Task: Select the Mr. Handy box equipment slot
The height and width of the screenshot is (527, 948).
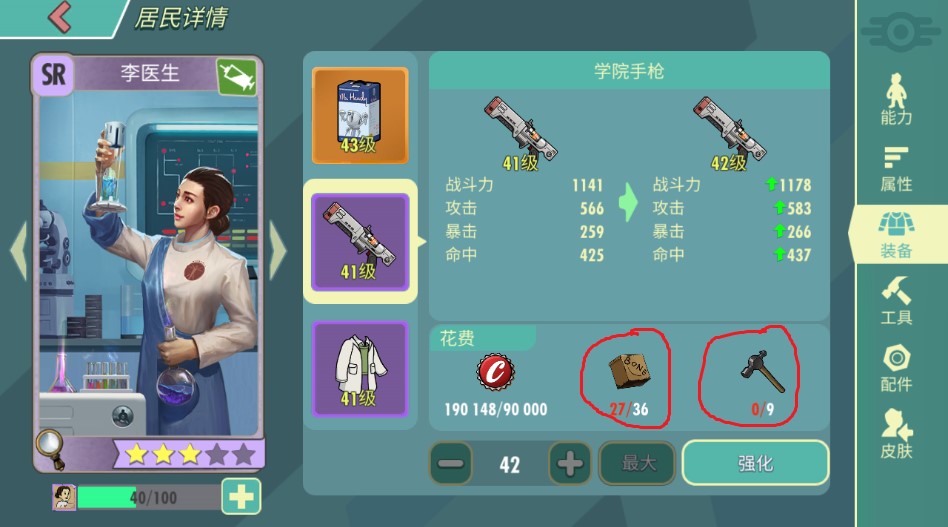Action: 360,115
